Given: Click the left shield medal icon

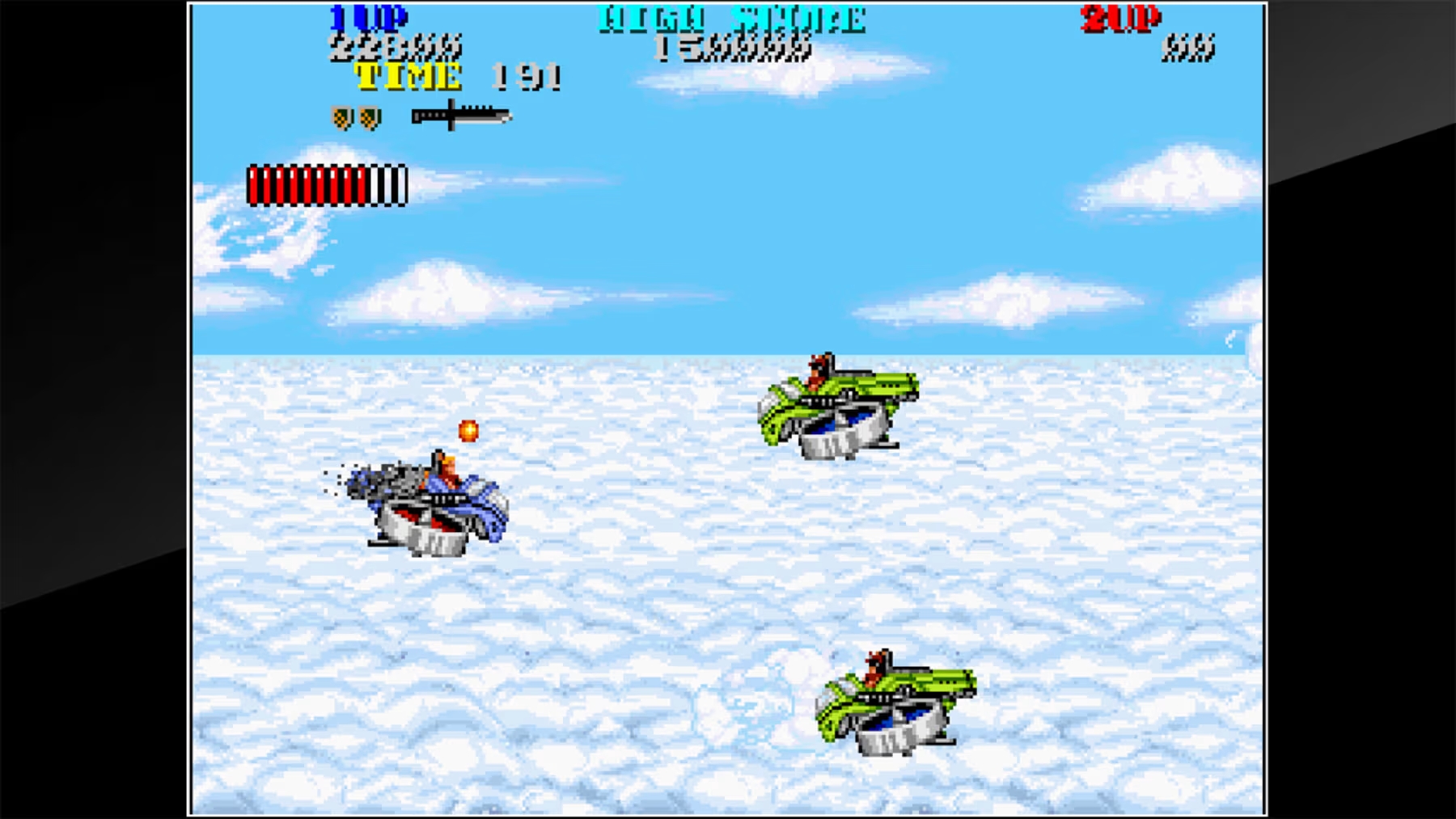Looking at the screenshot, I should [x=341, y=117].
